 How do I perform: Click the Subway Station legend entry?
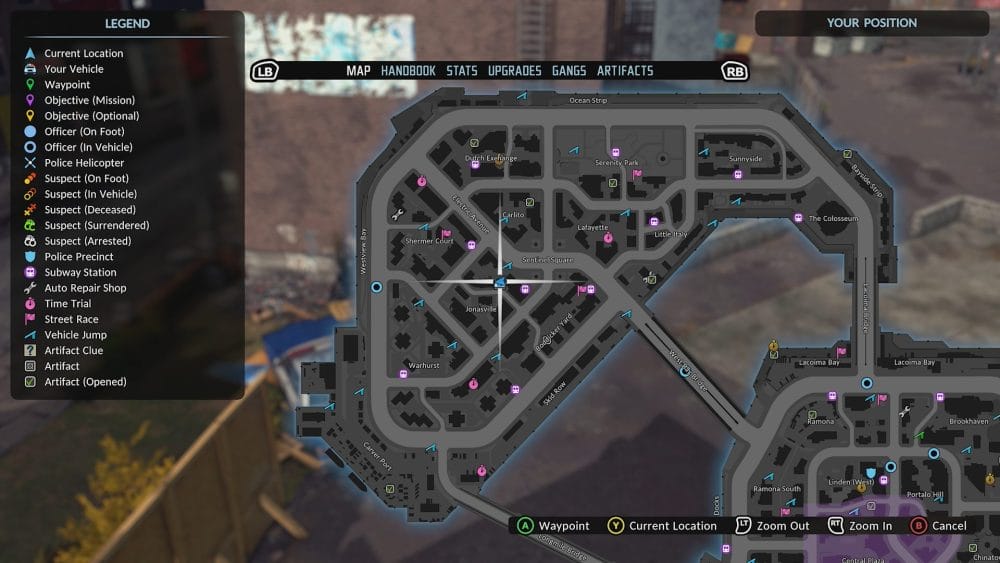click(80, 272)
